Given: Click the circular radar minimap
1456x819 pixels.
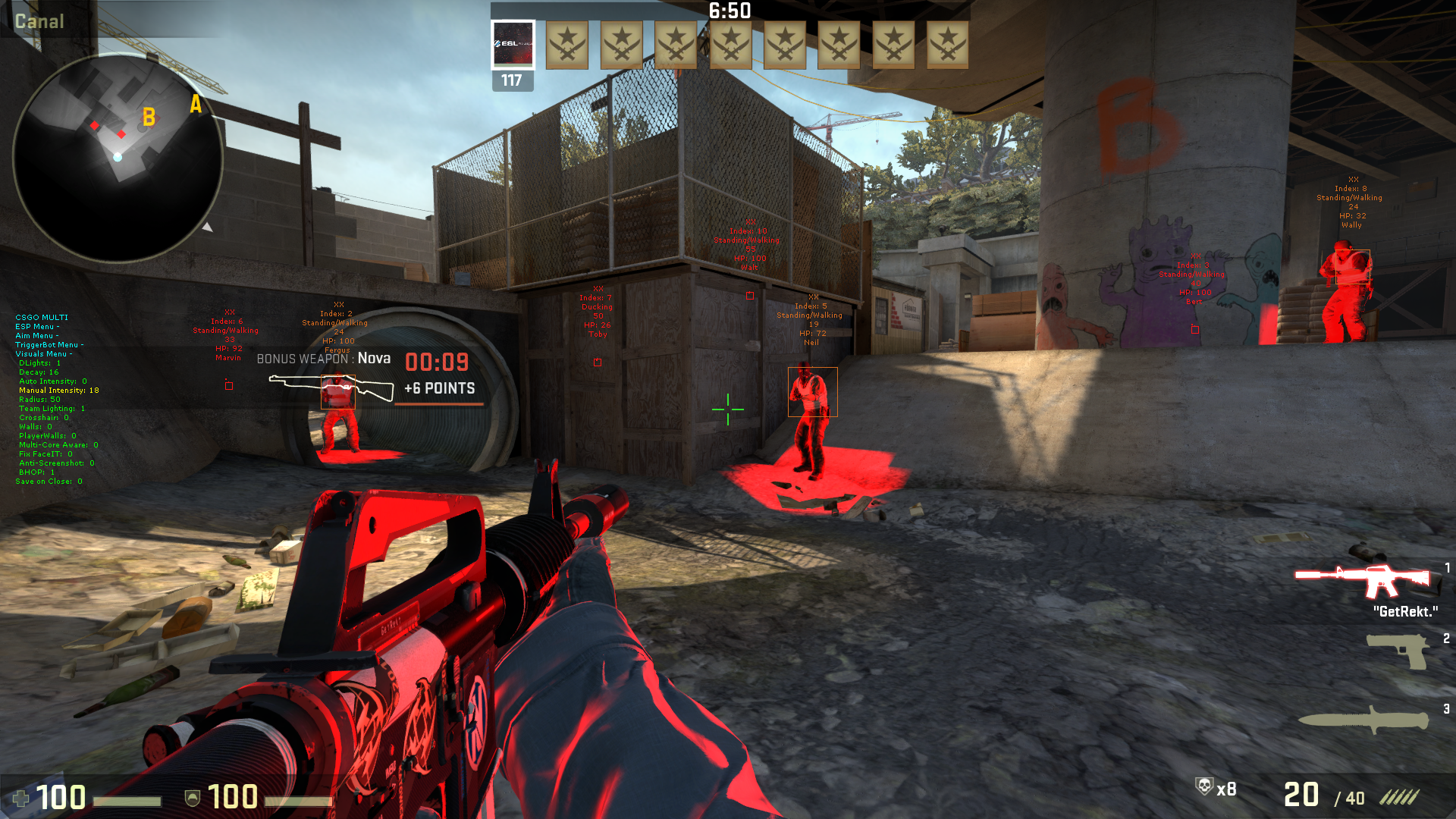Looking at the screenshot, I should click(118, 158).
